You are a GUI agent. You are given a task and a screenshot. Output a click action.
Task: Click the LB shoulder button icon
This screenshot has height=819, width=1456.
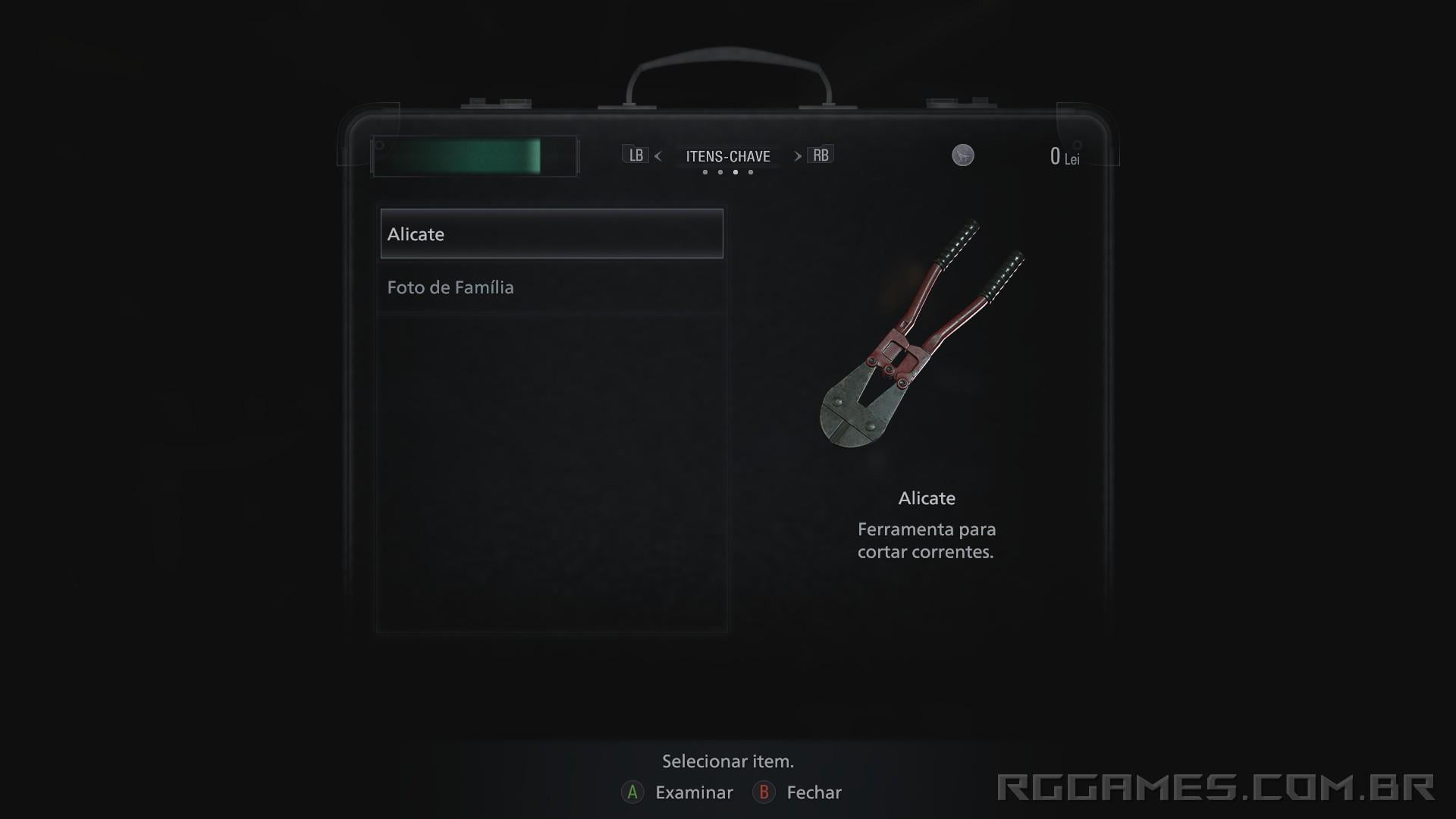pos(636,155)
